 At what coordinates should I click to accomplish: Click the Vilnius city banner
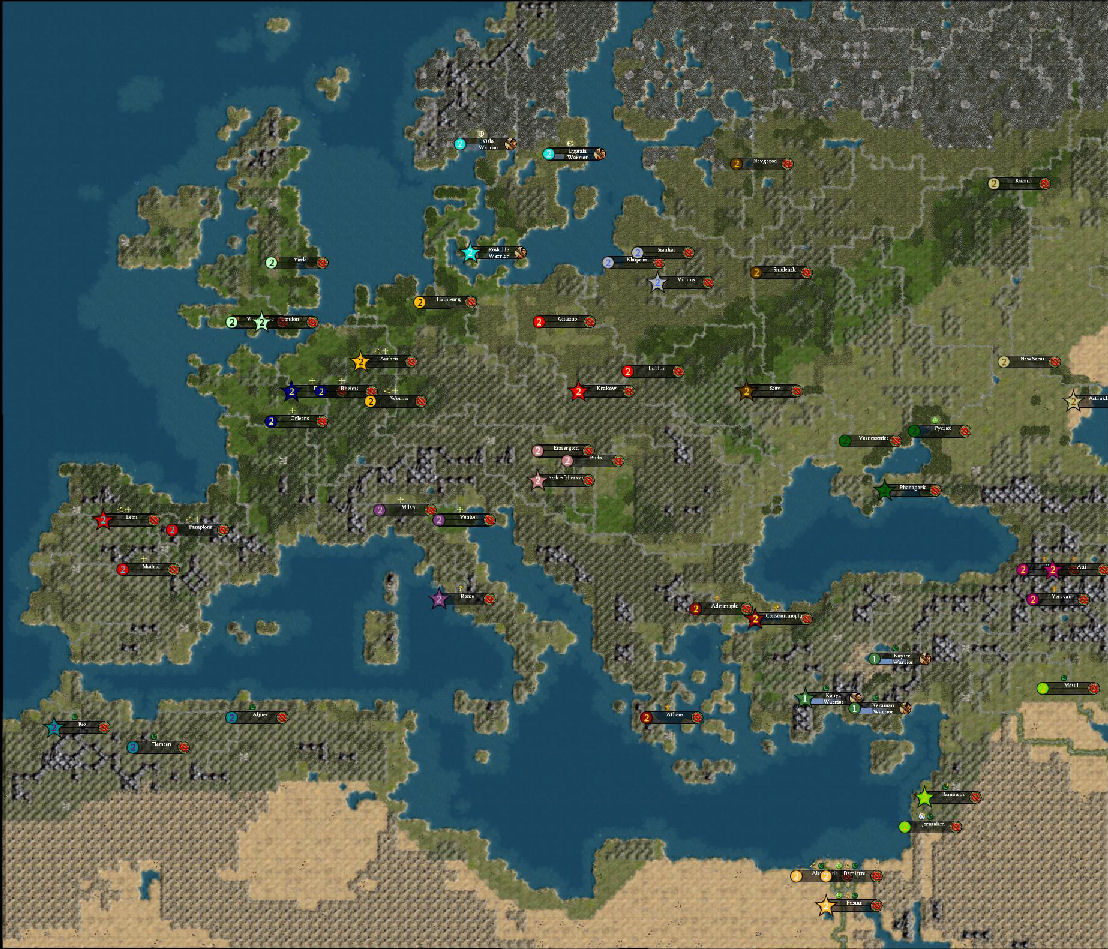click(685, 282)
